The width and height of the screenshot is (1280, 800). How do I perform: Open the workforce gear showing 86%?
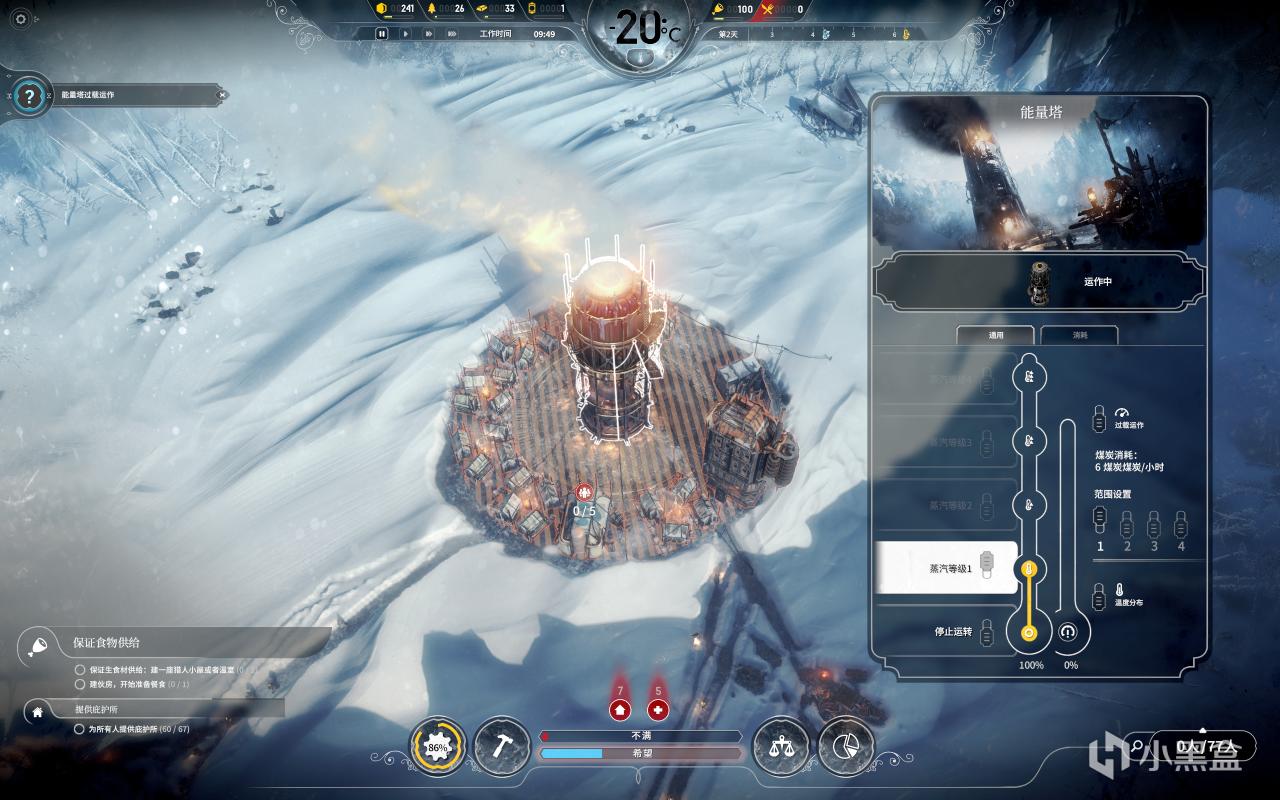point(438,747)
